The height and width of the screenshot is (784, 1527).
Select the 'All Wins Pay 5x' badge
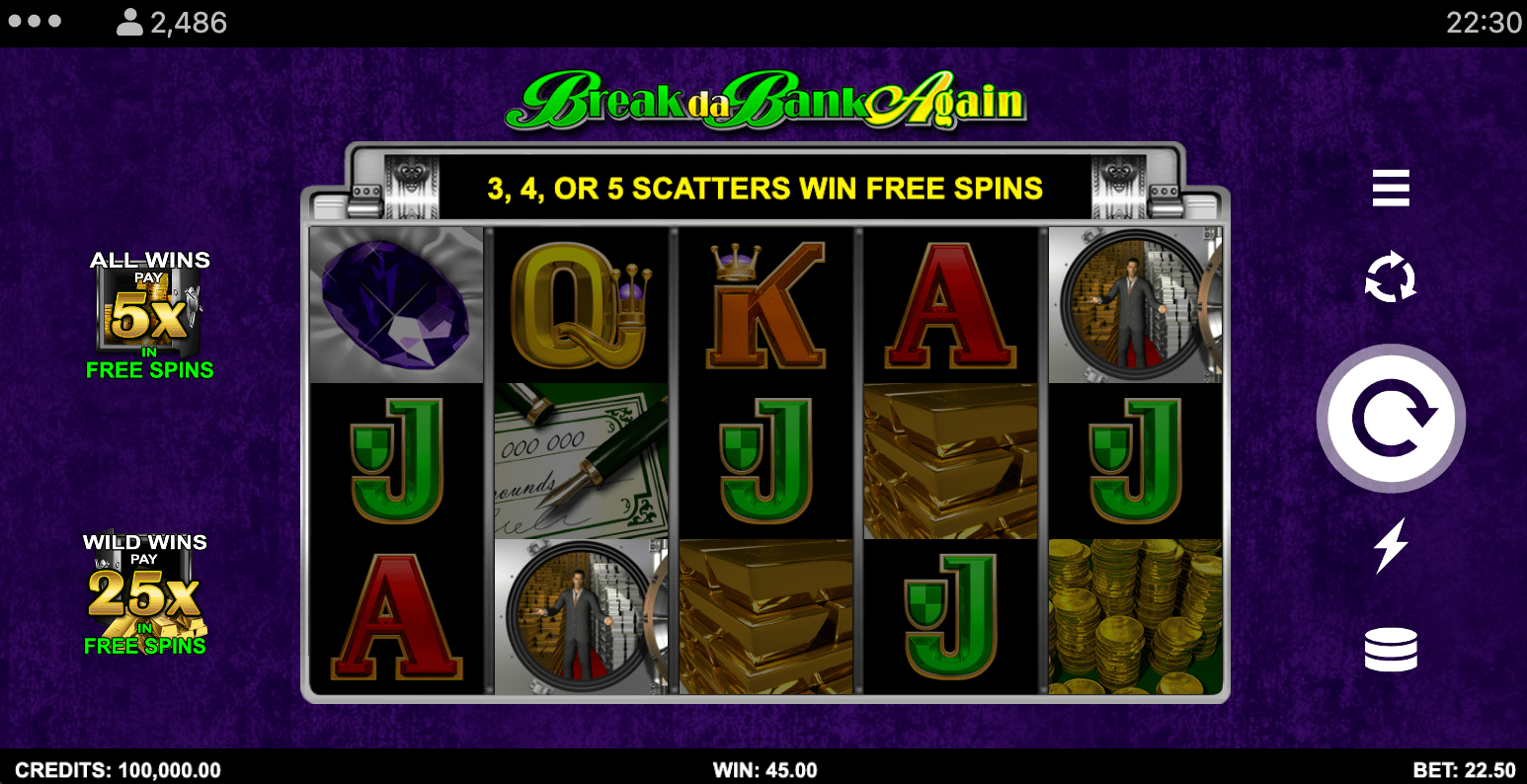[x=149, y=316]
